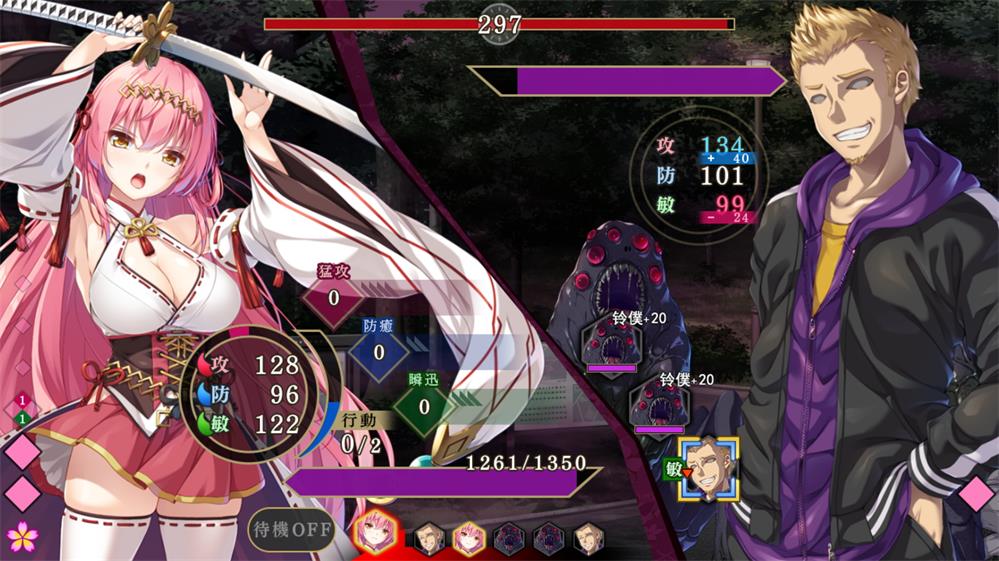Image resolution: width=999 pixels, height=561 pixels.
Task: Activate the 瞬迅 speed skill diamond
Action: point(423,406)
